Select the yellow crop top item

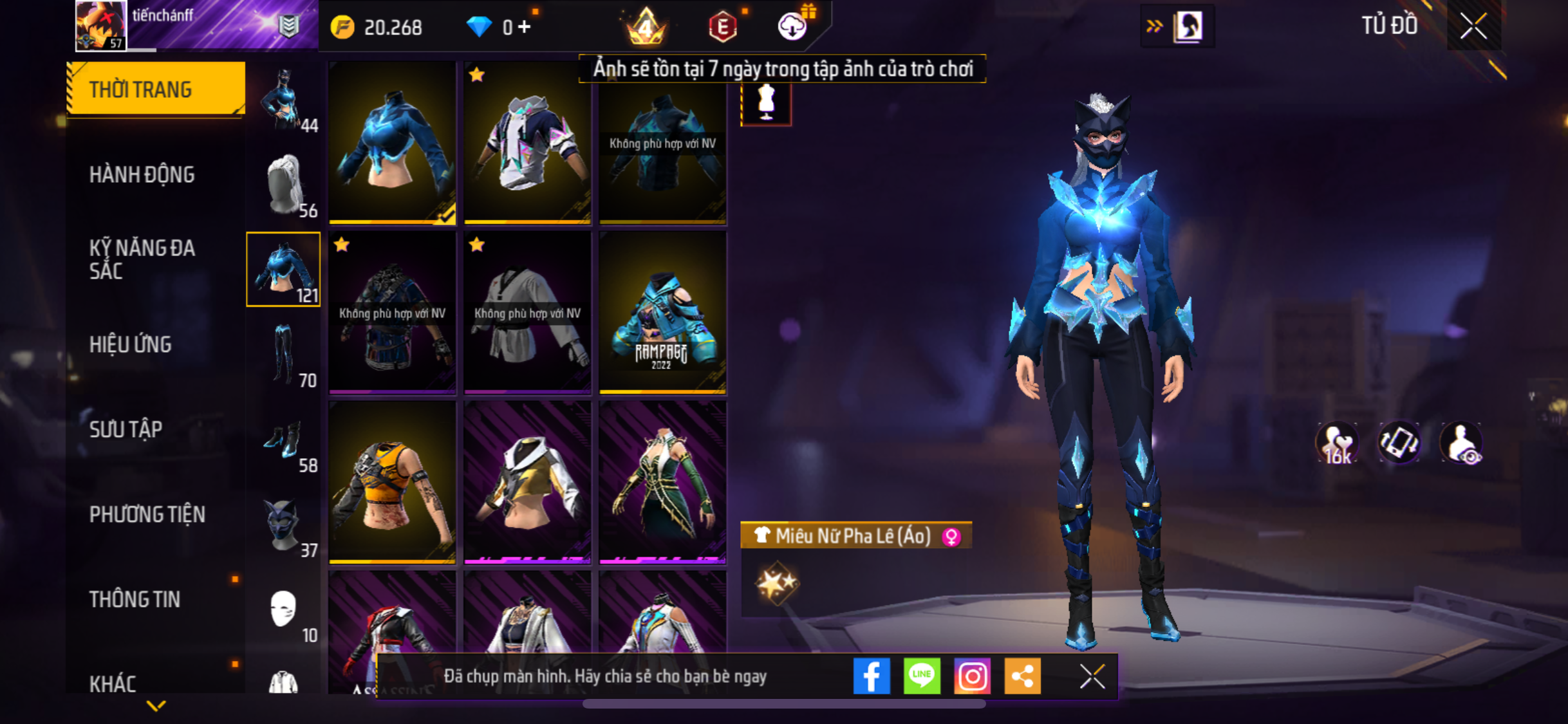(392, 482)
